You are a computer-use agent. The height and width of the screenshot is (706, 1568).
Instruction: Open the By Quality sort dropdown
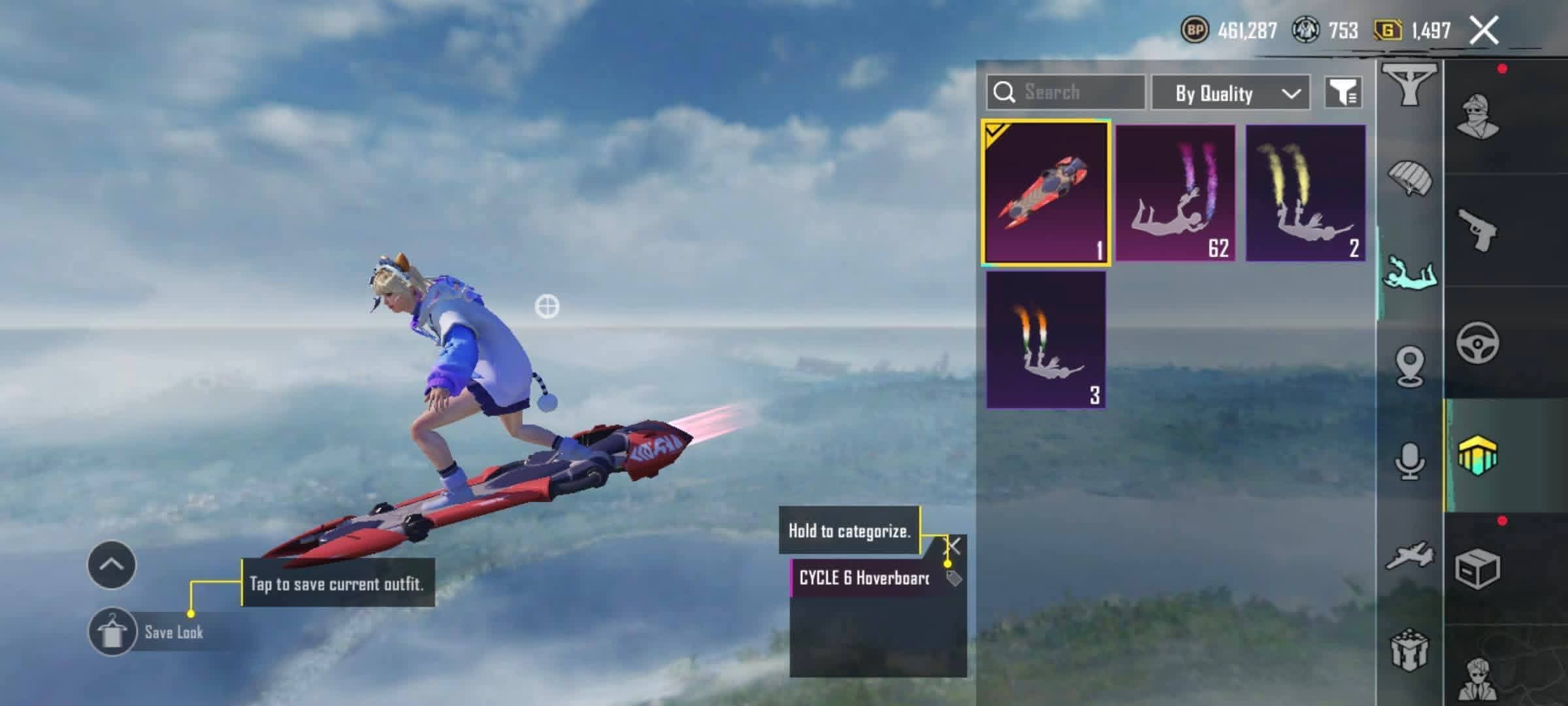click(1230, 93)
